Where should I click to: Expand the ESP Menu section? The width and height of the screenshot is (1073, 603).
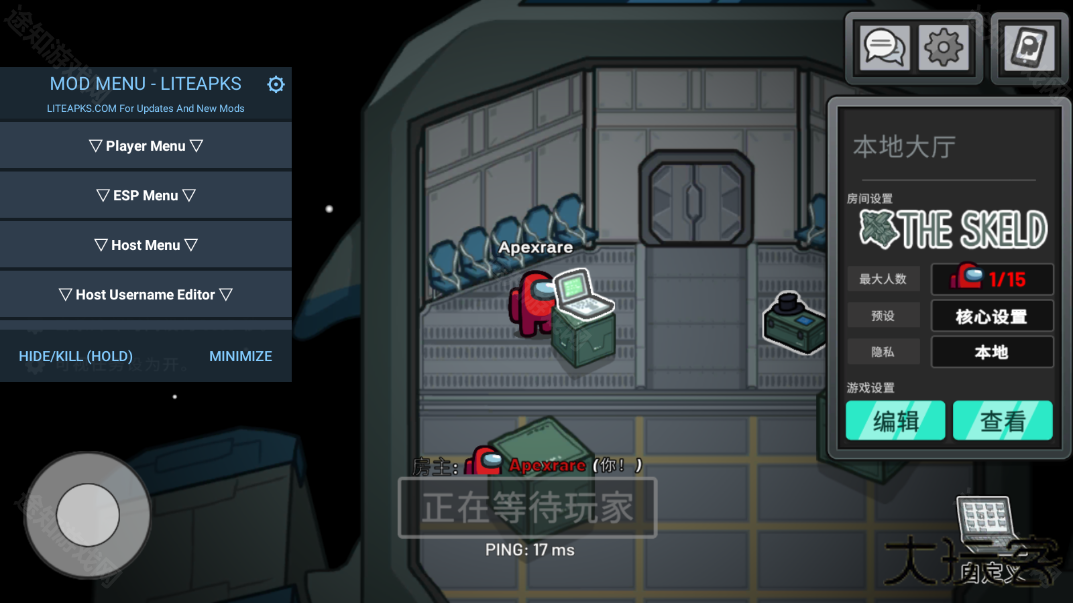146,196
